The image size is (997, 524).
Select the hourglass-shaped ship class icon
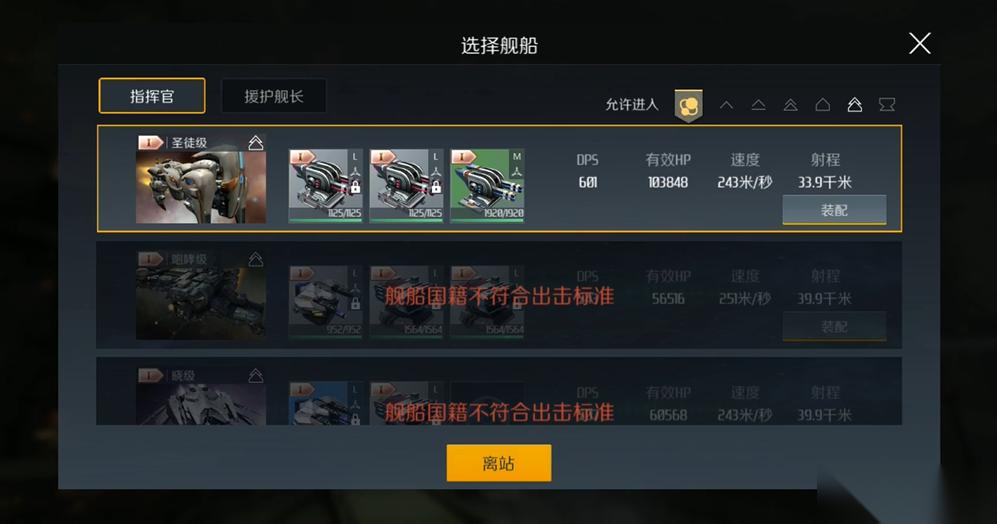886,104
